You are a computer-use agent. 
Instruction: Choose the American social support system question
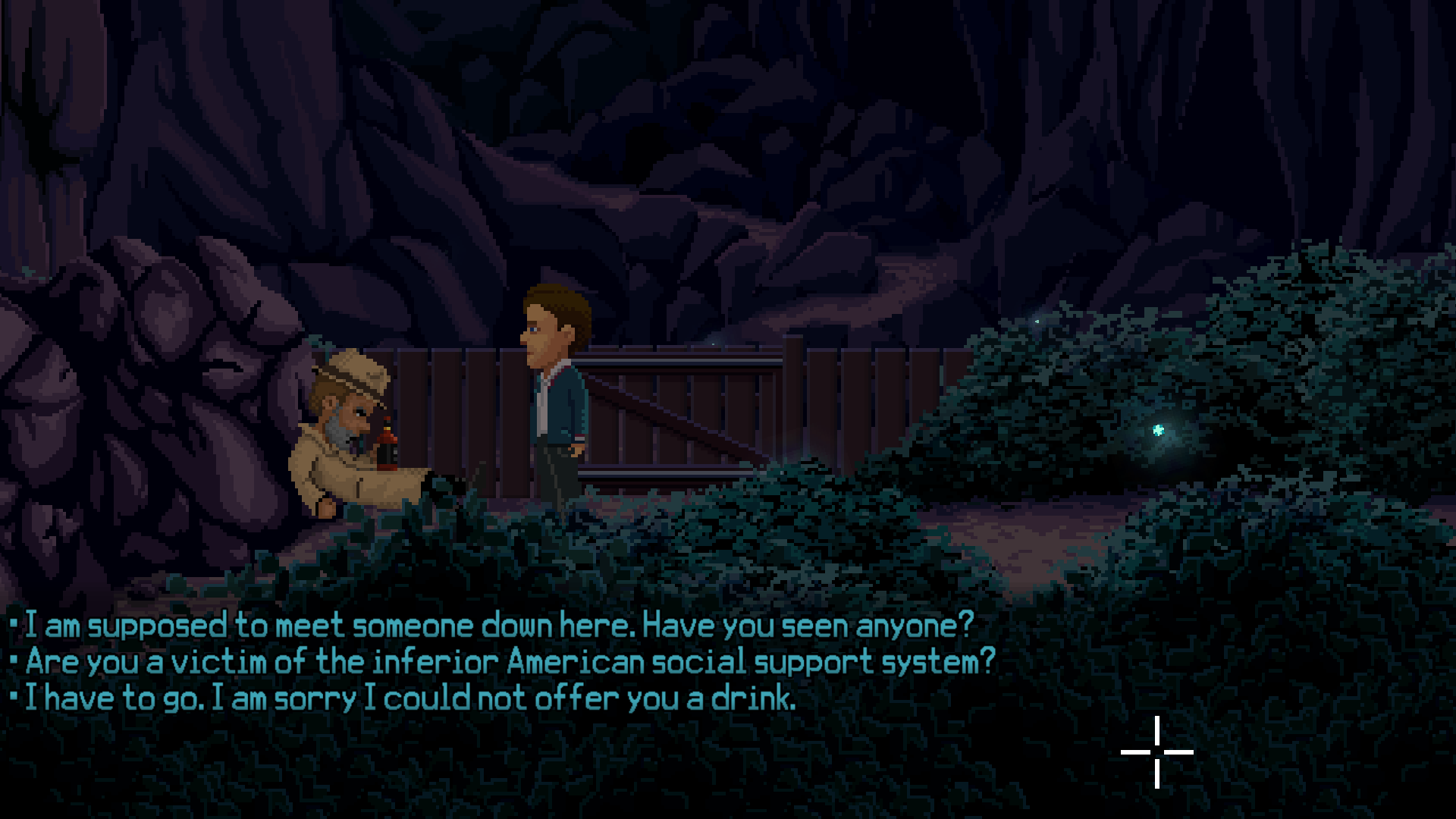point(510,662)
